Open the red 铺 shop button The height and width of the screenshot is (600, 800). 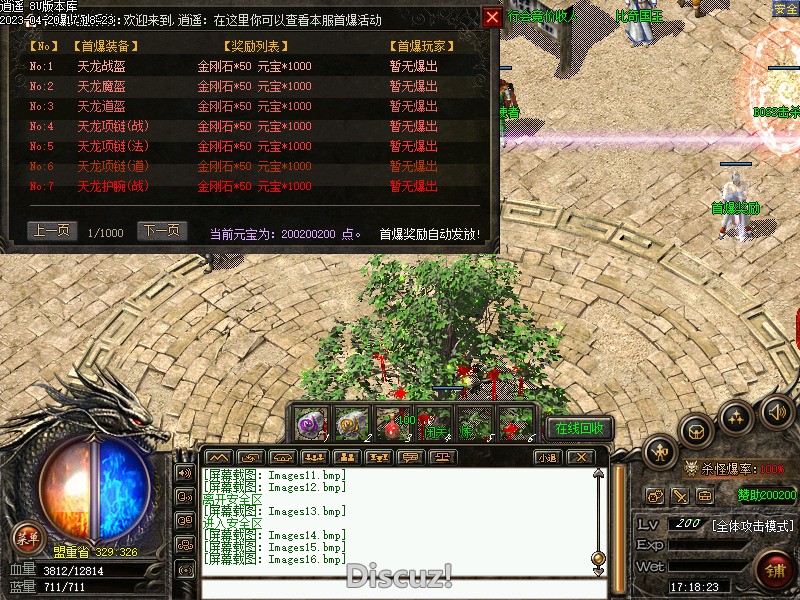(774, 571)
